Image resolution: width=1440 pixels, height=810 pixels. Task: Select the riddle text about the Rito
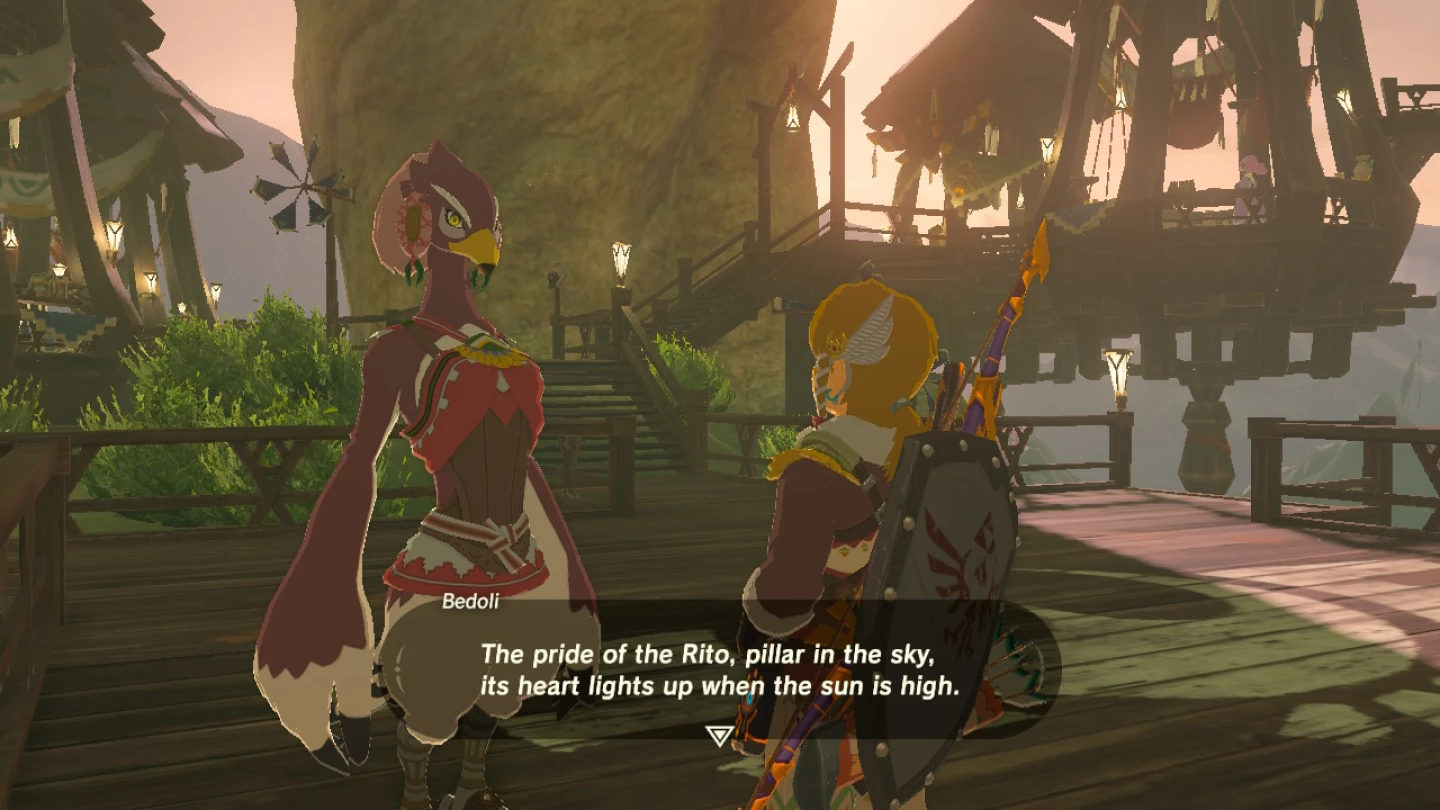click(718, 670)
